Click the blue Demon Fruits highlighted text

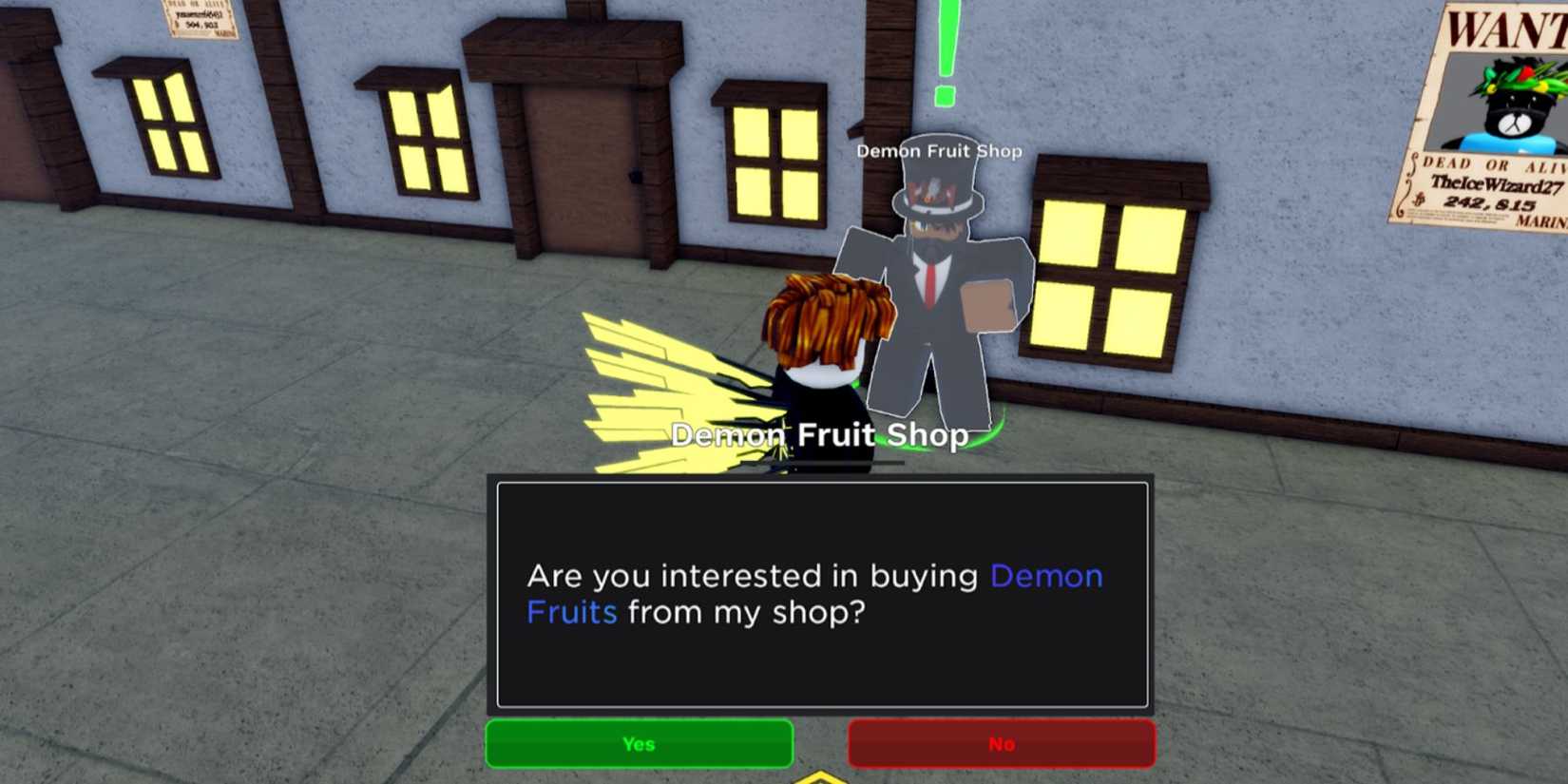click(1045, 577)
